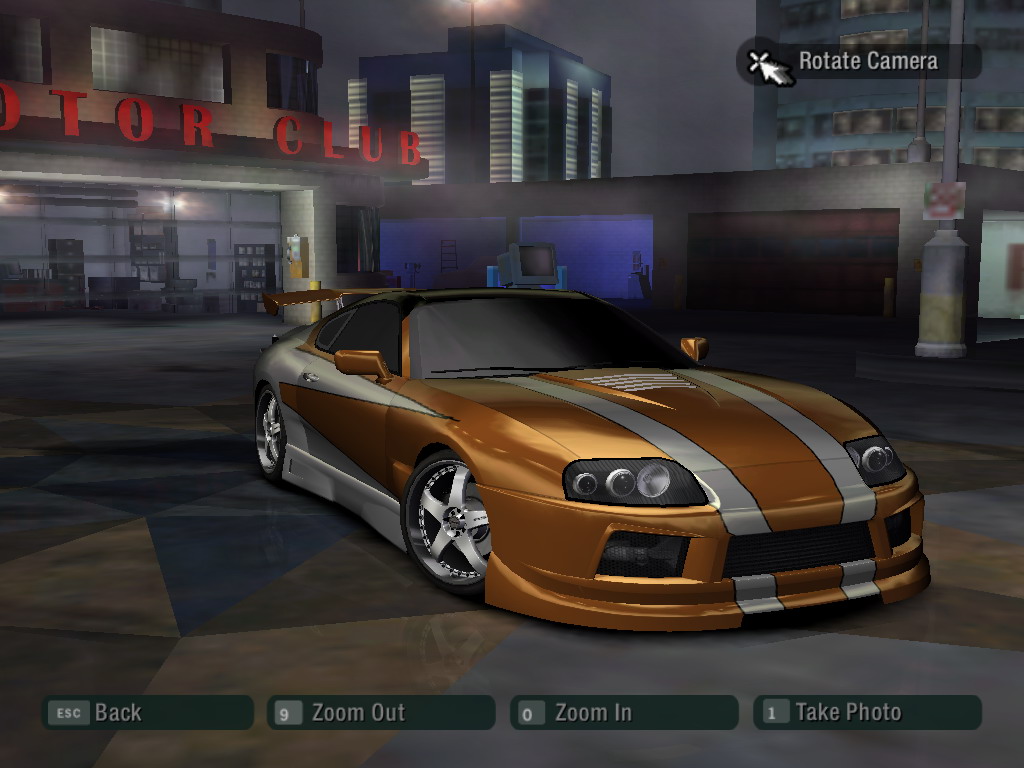Take a photo of the car
The height and width of the screenshot is (768, 1024).
point(866,713)
